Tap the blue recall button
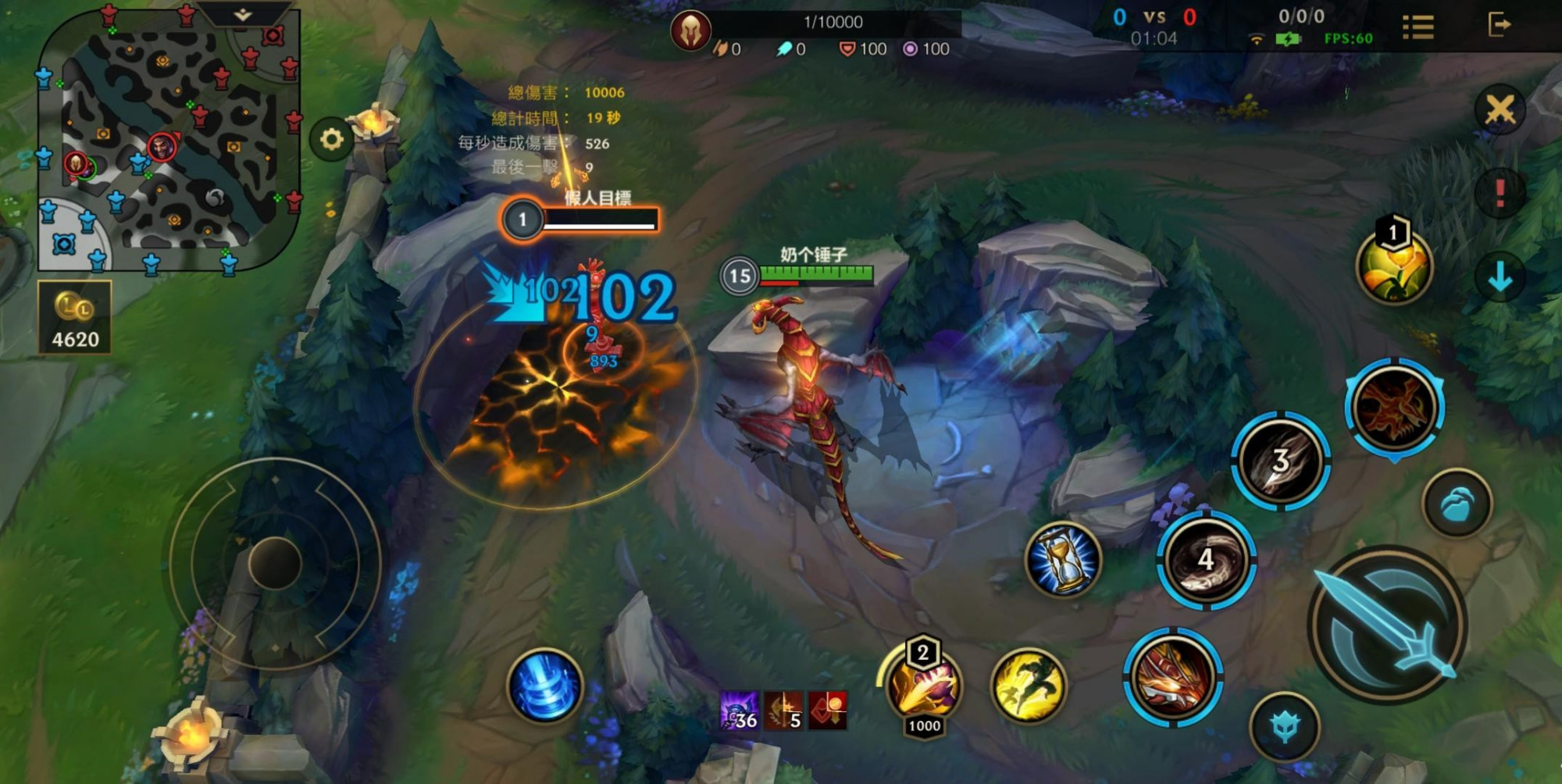 pyautogui.click(x=544, y=686)
